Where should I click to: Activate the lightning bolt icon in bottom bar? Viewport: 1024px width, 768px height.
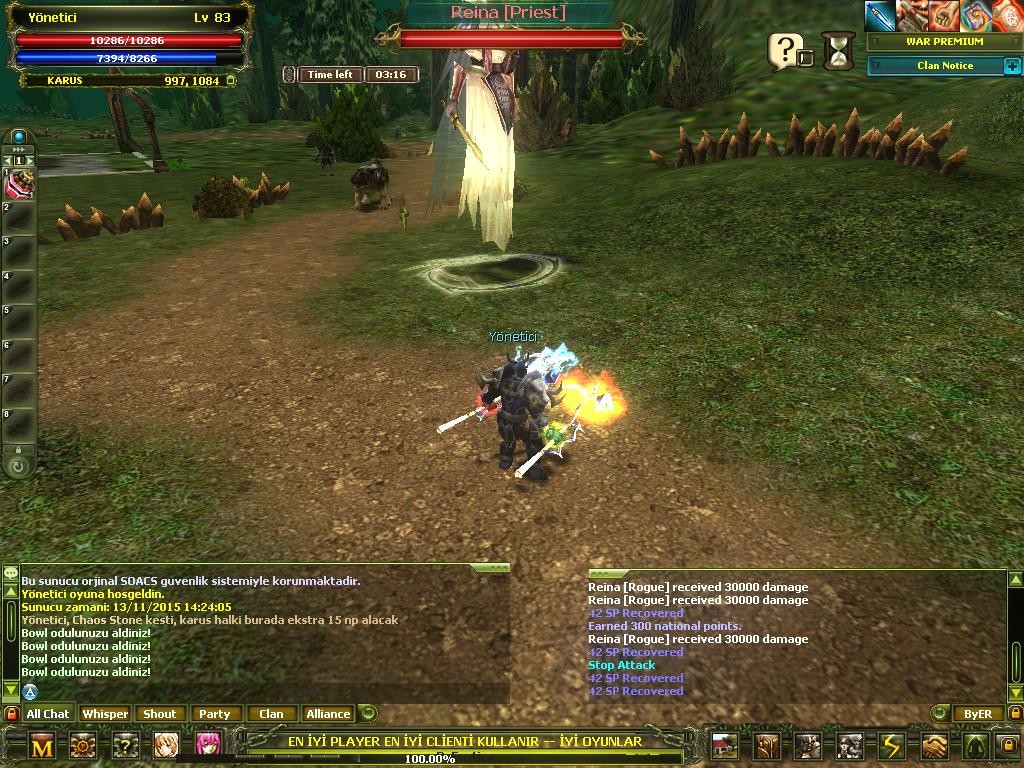[891, 746]
